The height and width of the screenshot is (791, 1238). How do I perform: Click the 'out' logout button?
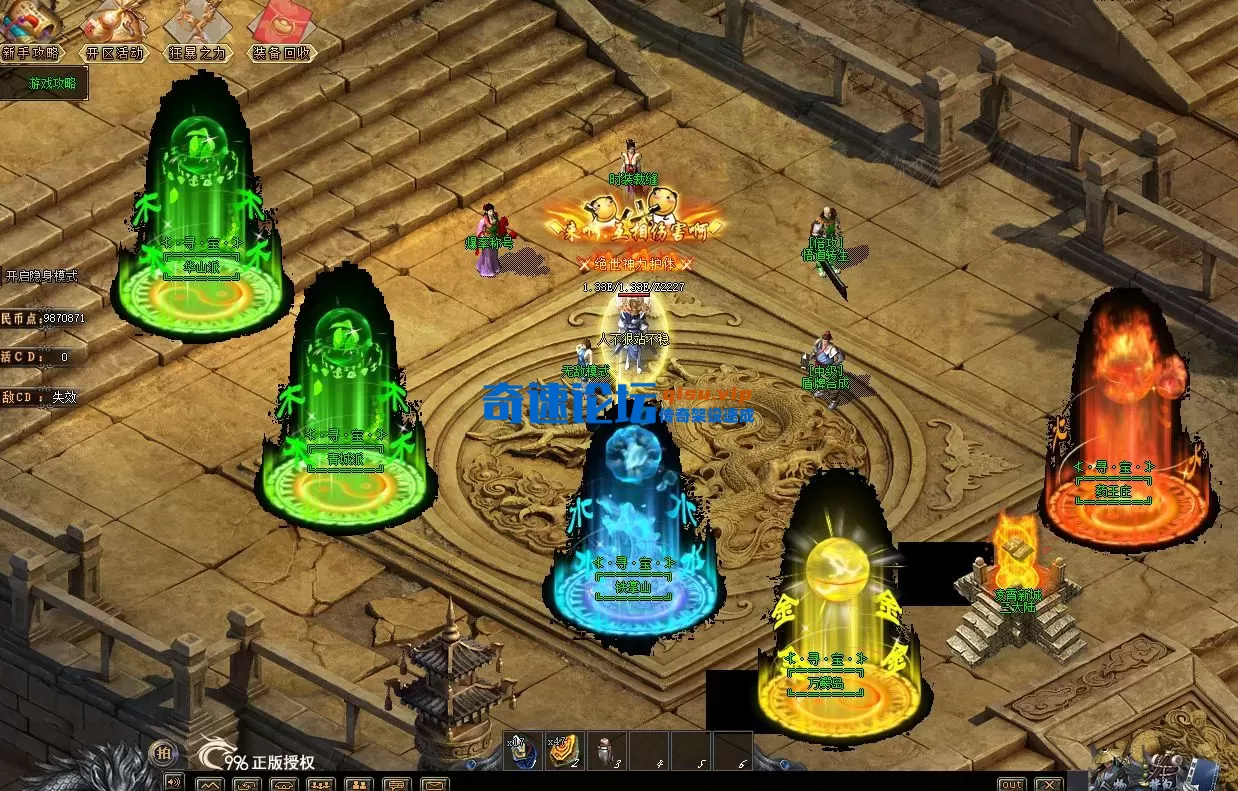click(x=1012, y=784)
